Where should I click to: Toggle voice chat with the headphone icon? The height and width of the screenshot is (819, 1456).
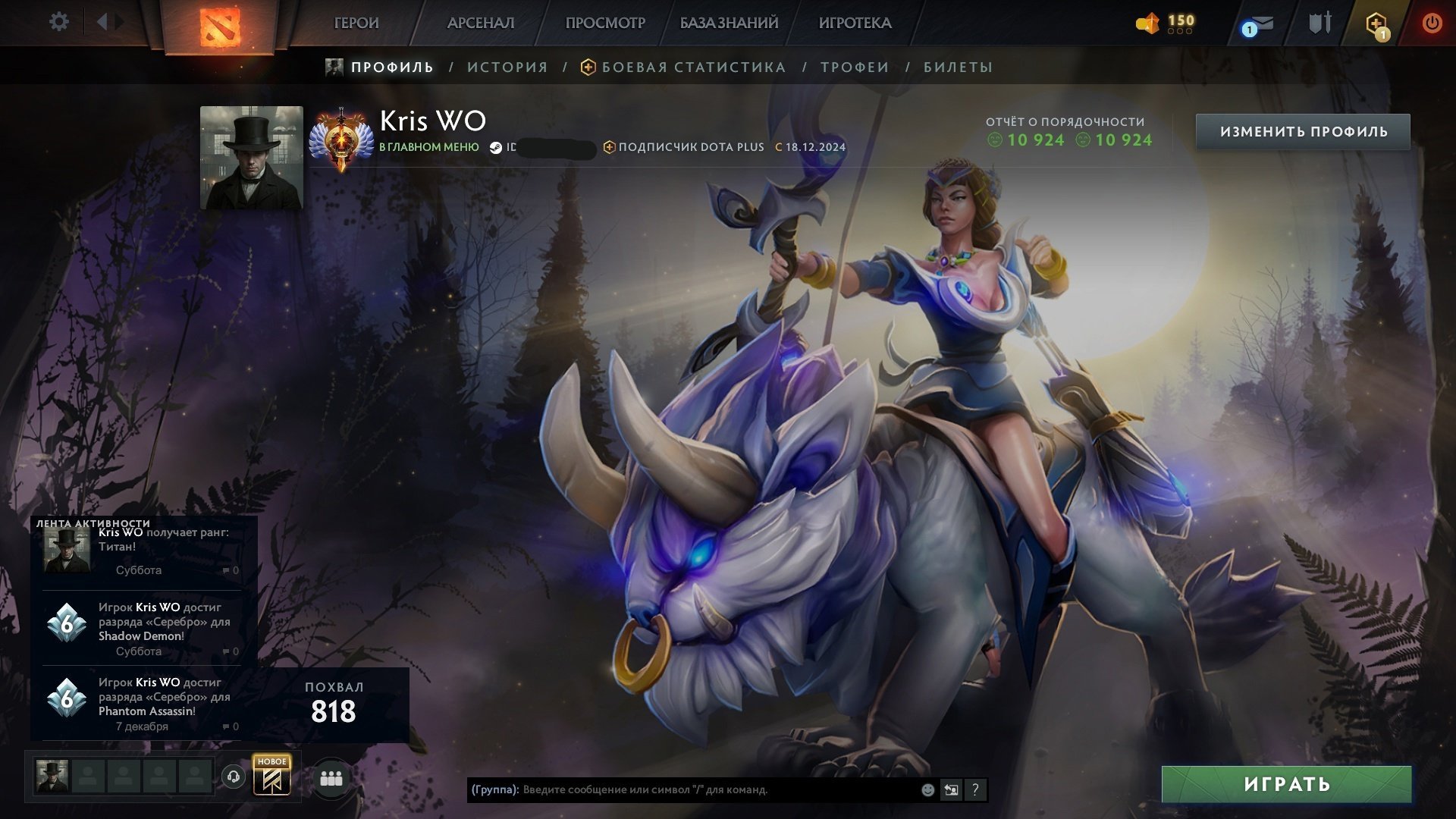pos(234,777)
